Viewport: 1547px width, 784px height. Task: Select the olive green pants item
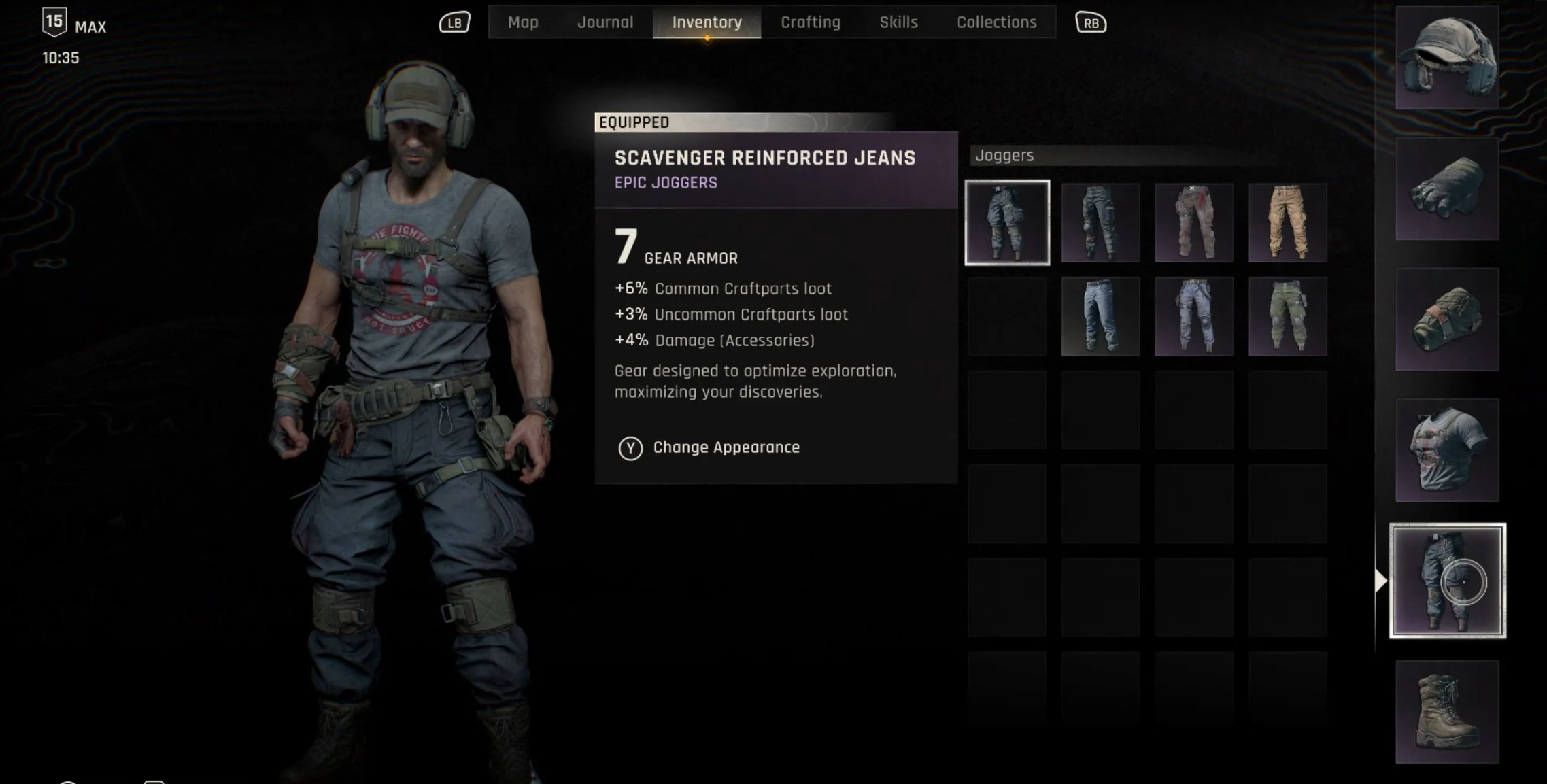coord(1287,316)
